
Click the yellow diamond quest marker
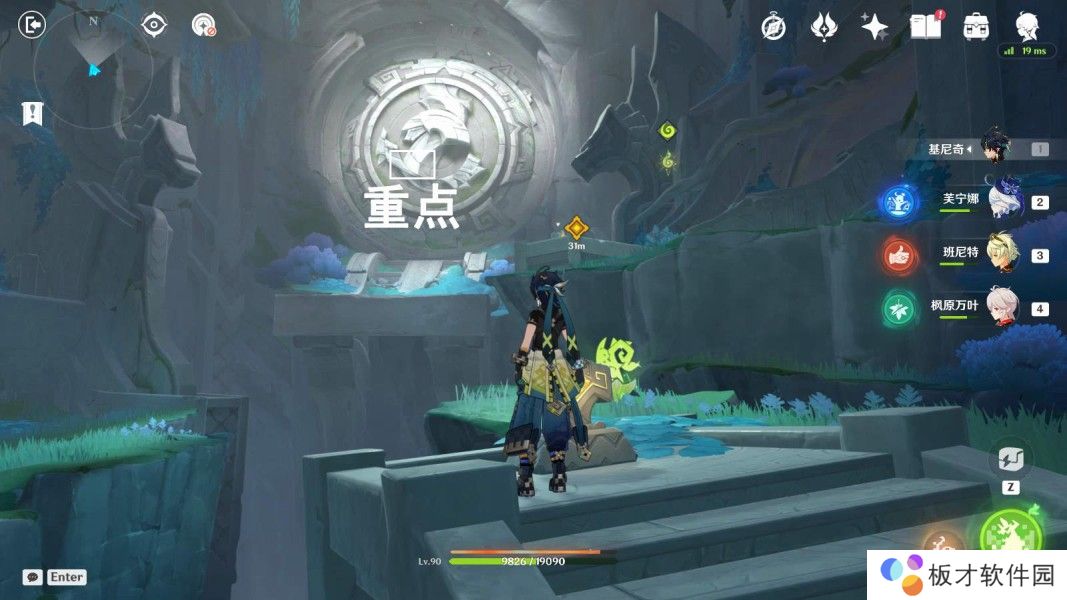(575, 227)
